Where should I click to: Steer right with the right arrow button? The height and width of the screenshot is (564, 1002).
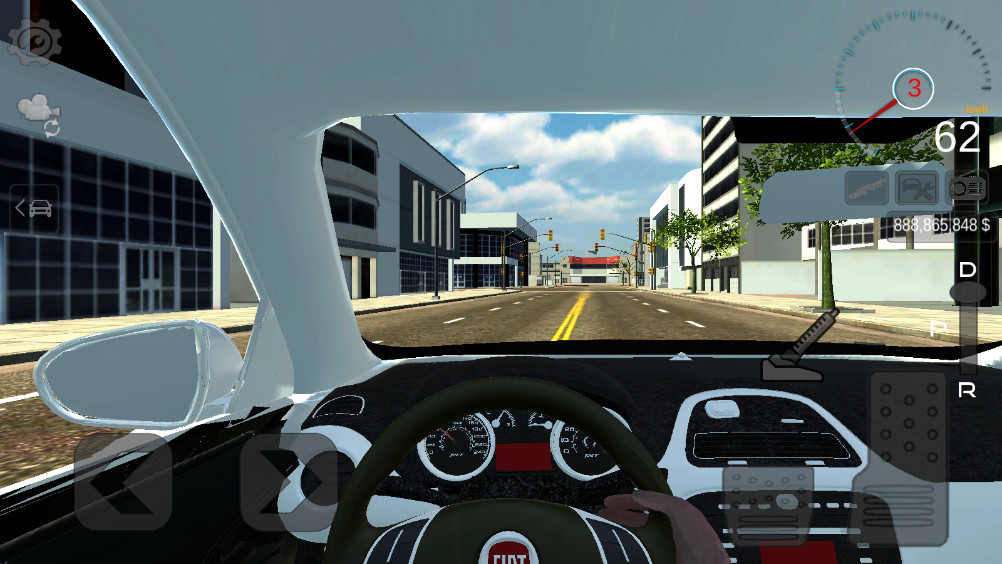(289, 481)
